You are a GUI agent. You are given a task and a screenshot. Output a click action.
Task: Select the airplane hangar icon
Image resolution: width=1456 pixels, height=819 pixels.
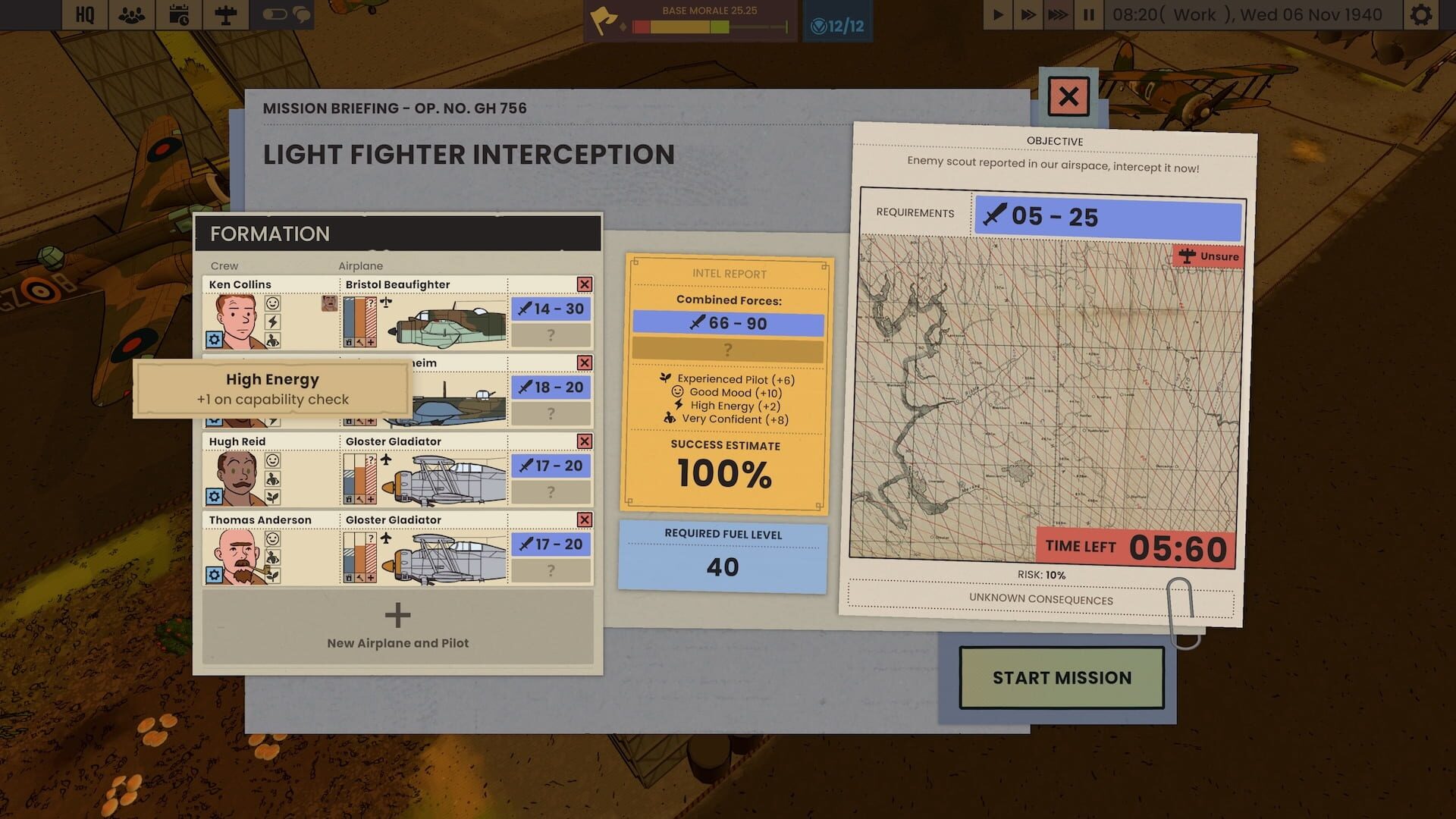[226, 14]
